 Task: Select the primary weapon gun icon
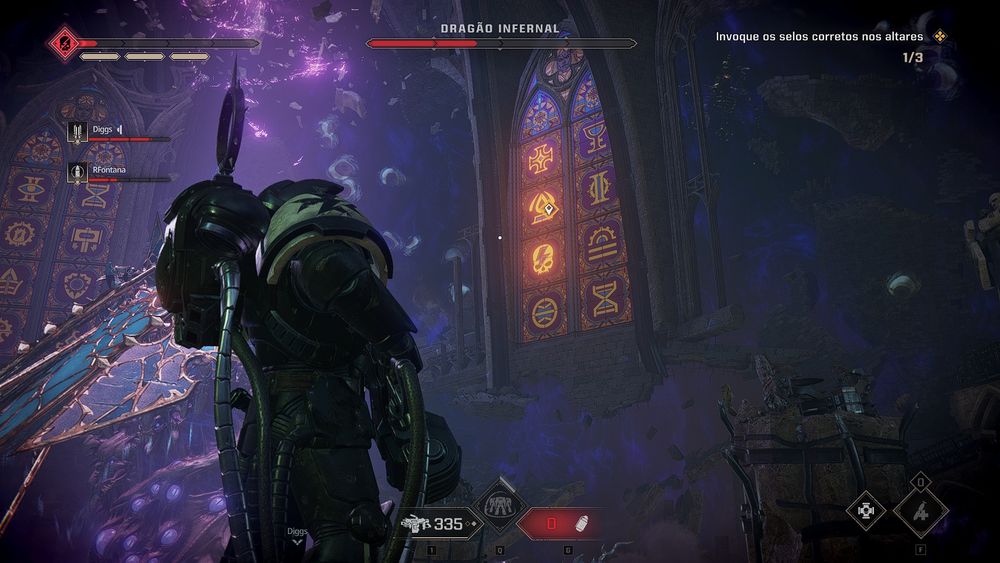tap(414, 523)
